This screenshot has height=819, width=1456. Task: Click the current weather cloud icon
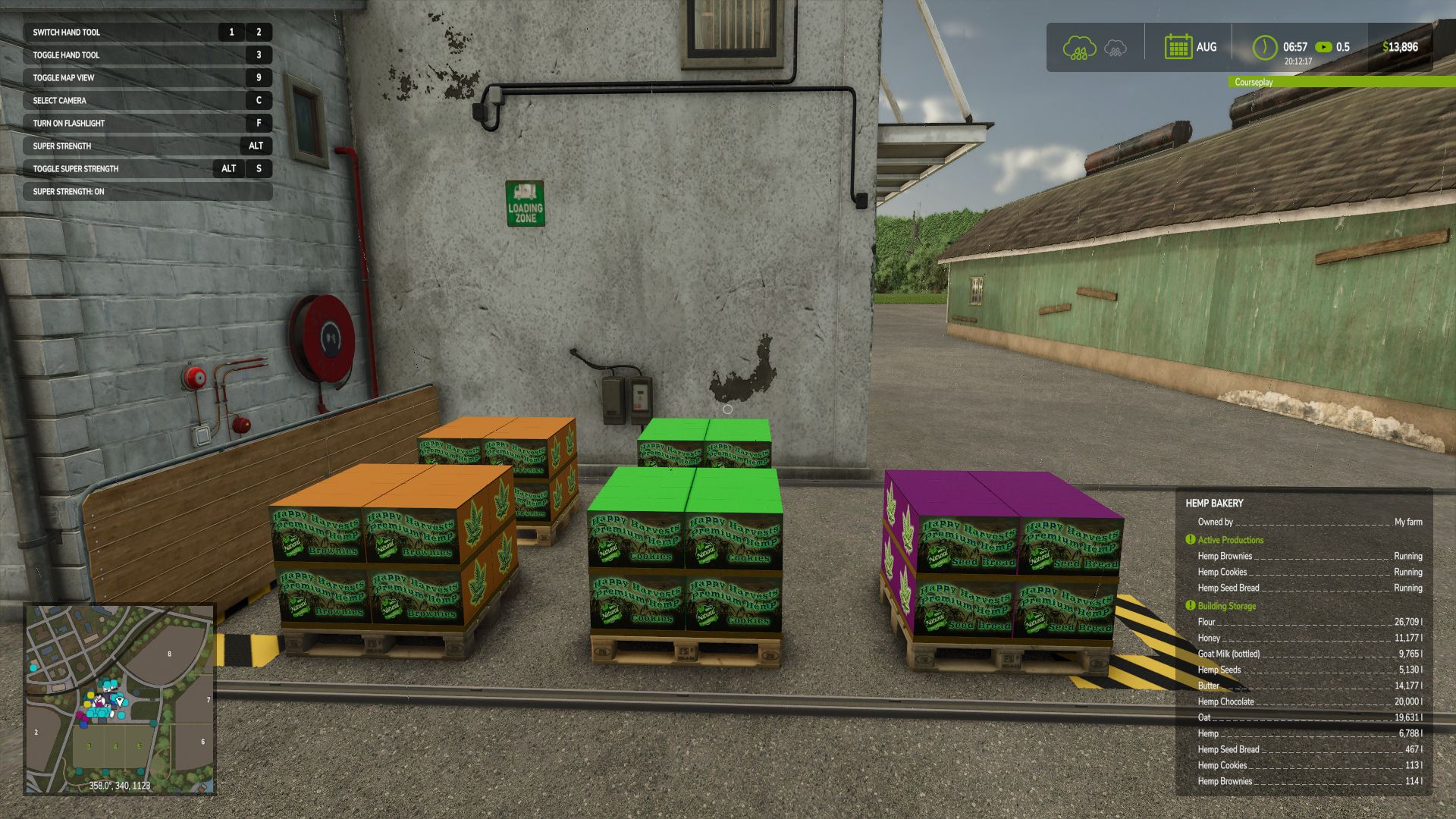point(1079,48)
